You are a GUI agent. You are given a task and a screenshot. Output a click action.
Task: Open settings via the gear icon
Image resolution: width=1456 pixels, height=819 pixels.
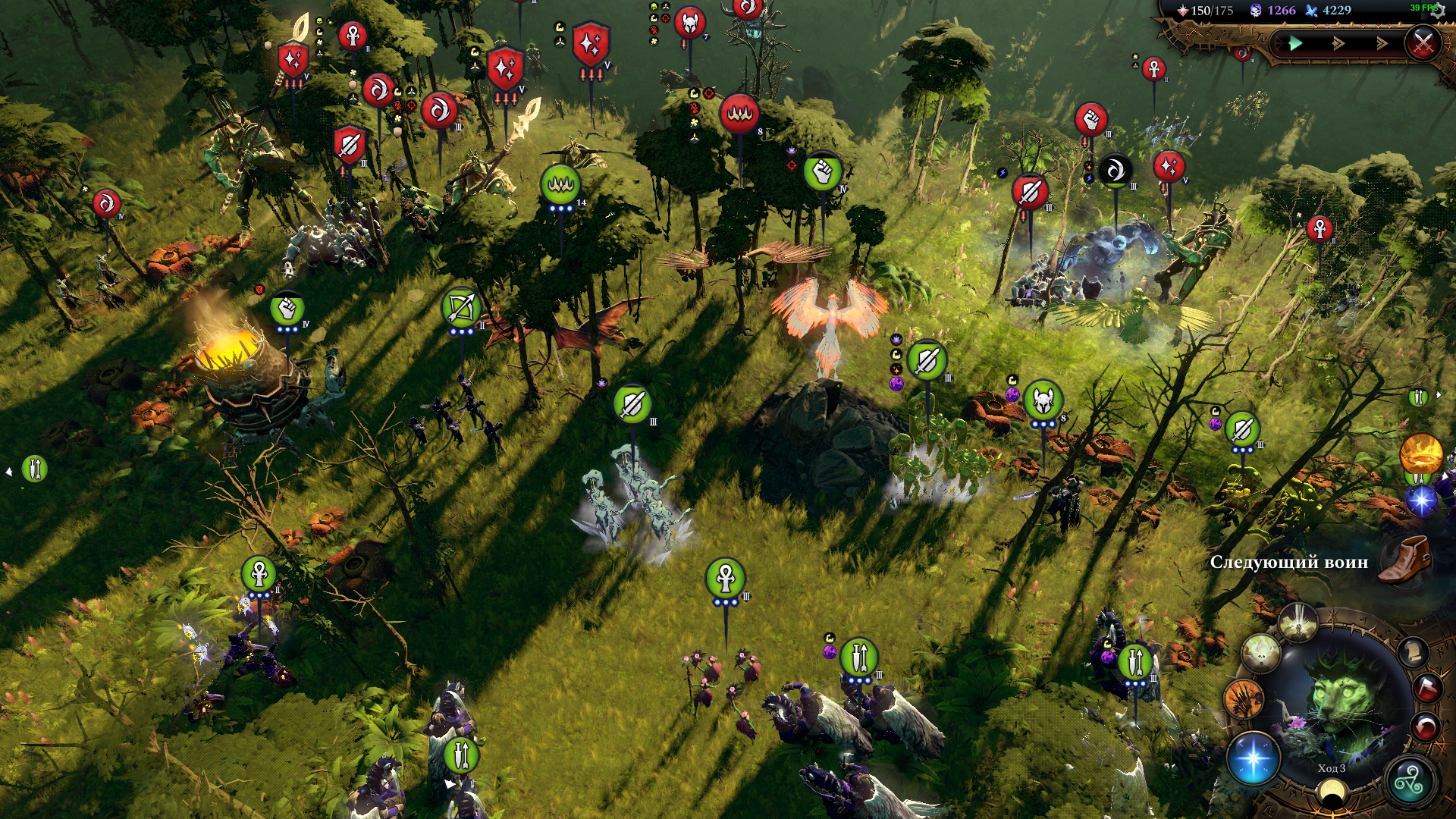(x=1439, y=11)
